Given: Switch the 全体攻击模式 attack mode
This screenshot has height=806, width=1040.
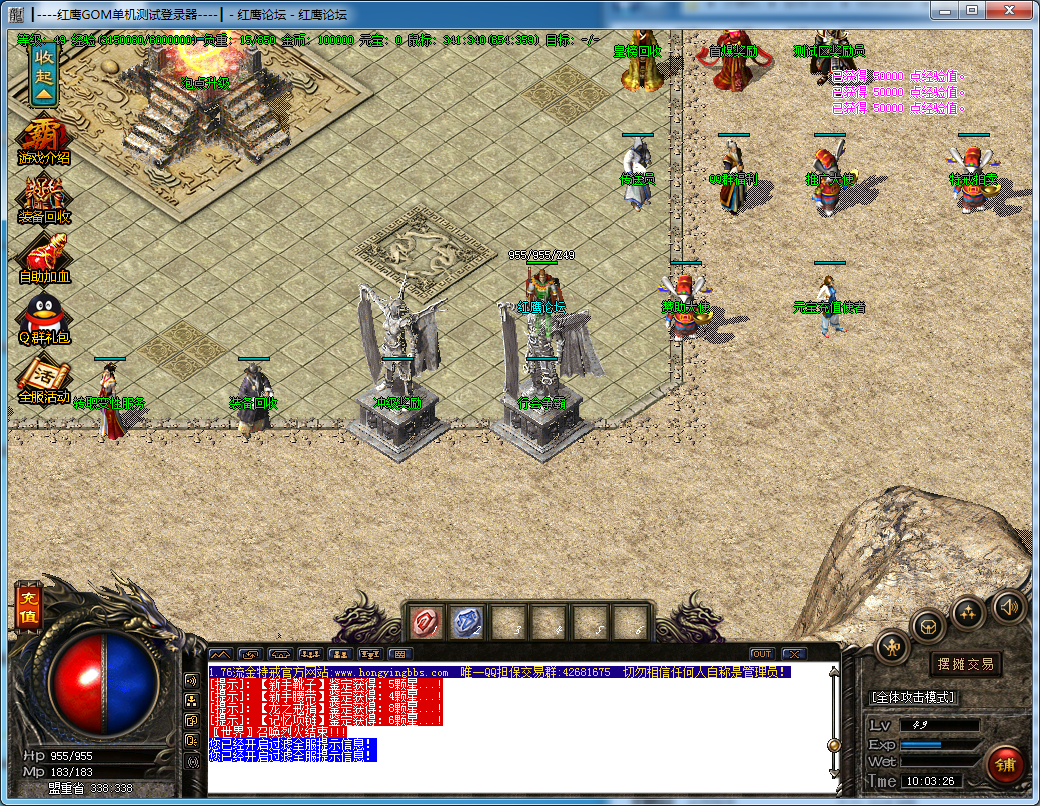Looking at the screenshot, I should 914,696.
